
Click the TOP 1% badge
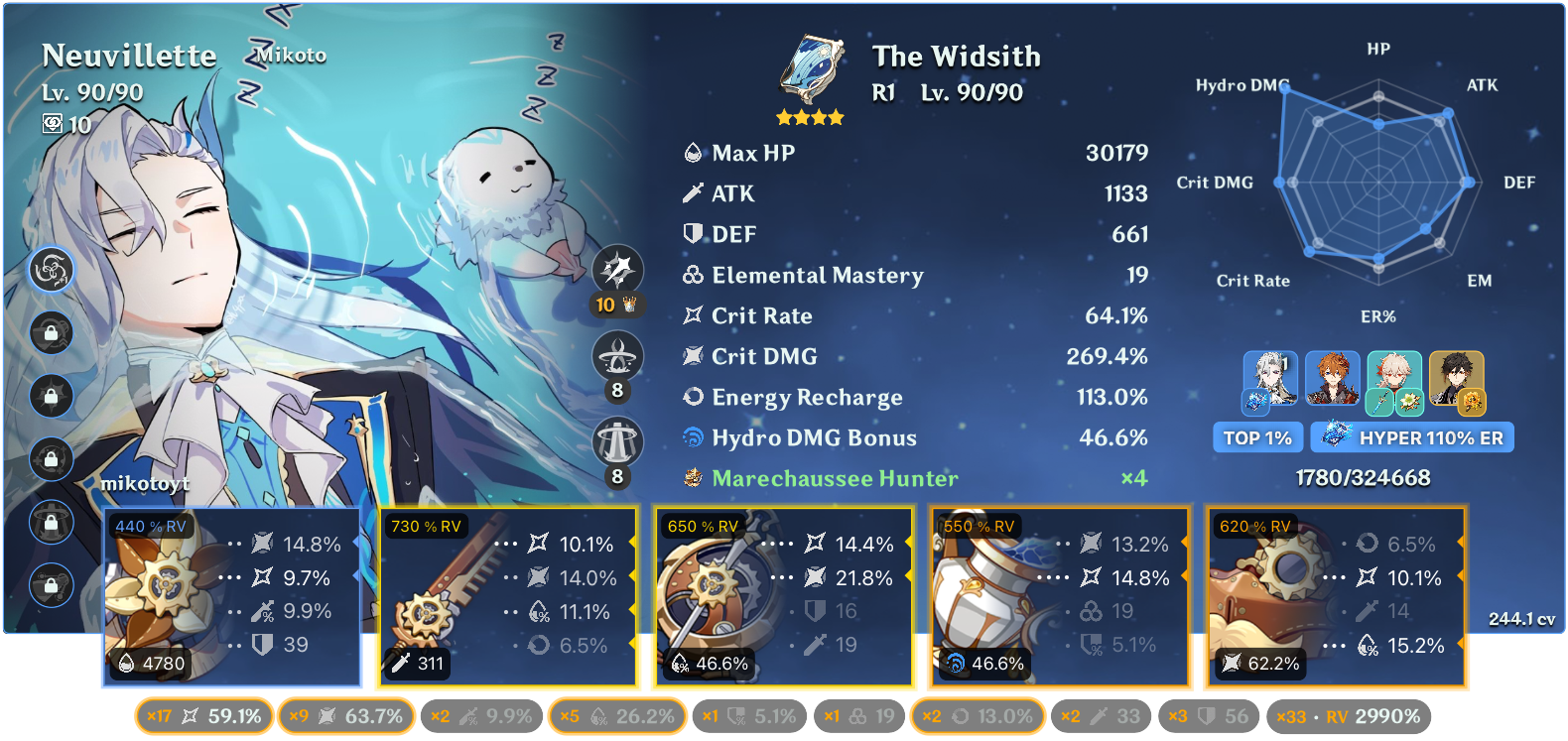coord(1257,437)
